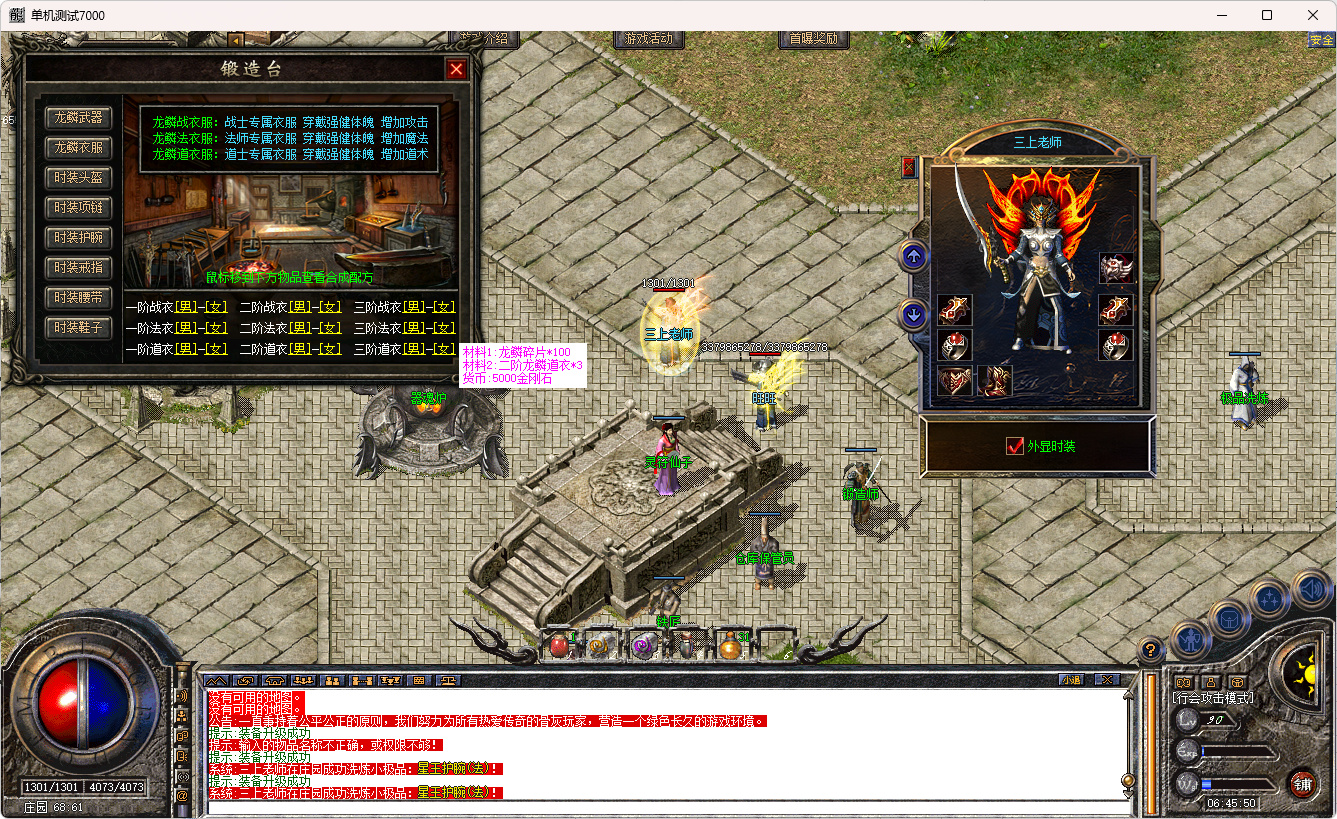Maximize the game window
This screenshot has height=819, width=1337.
tap(1267, 15)
